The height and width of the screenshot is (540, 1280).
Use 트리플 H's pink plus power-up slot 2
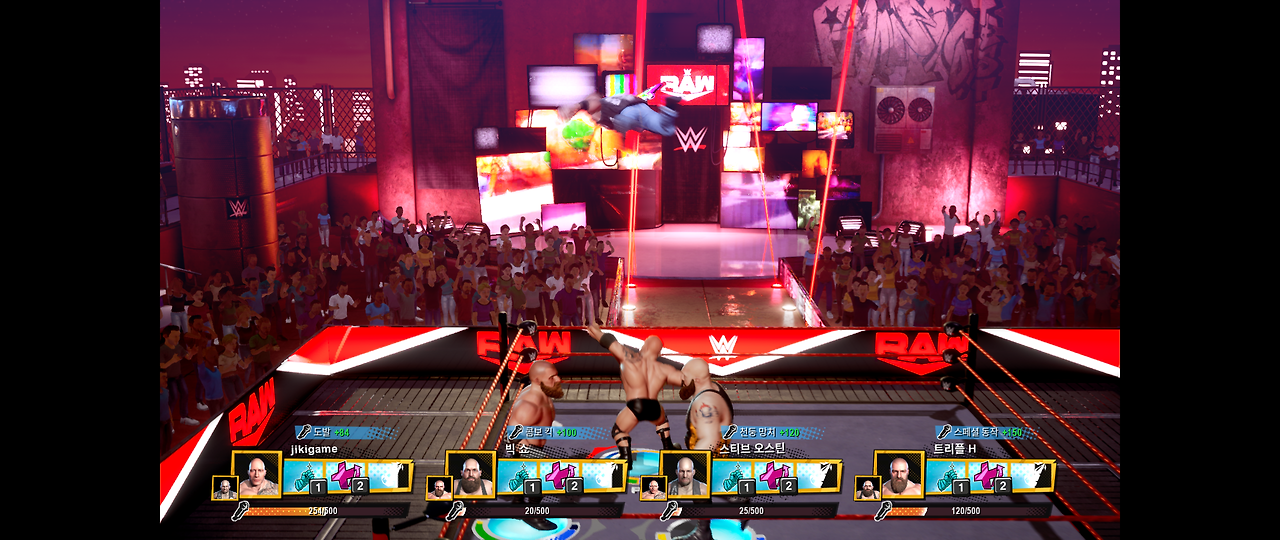point(989,476)
